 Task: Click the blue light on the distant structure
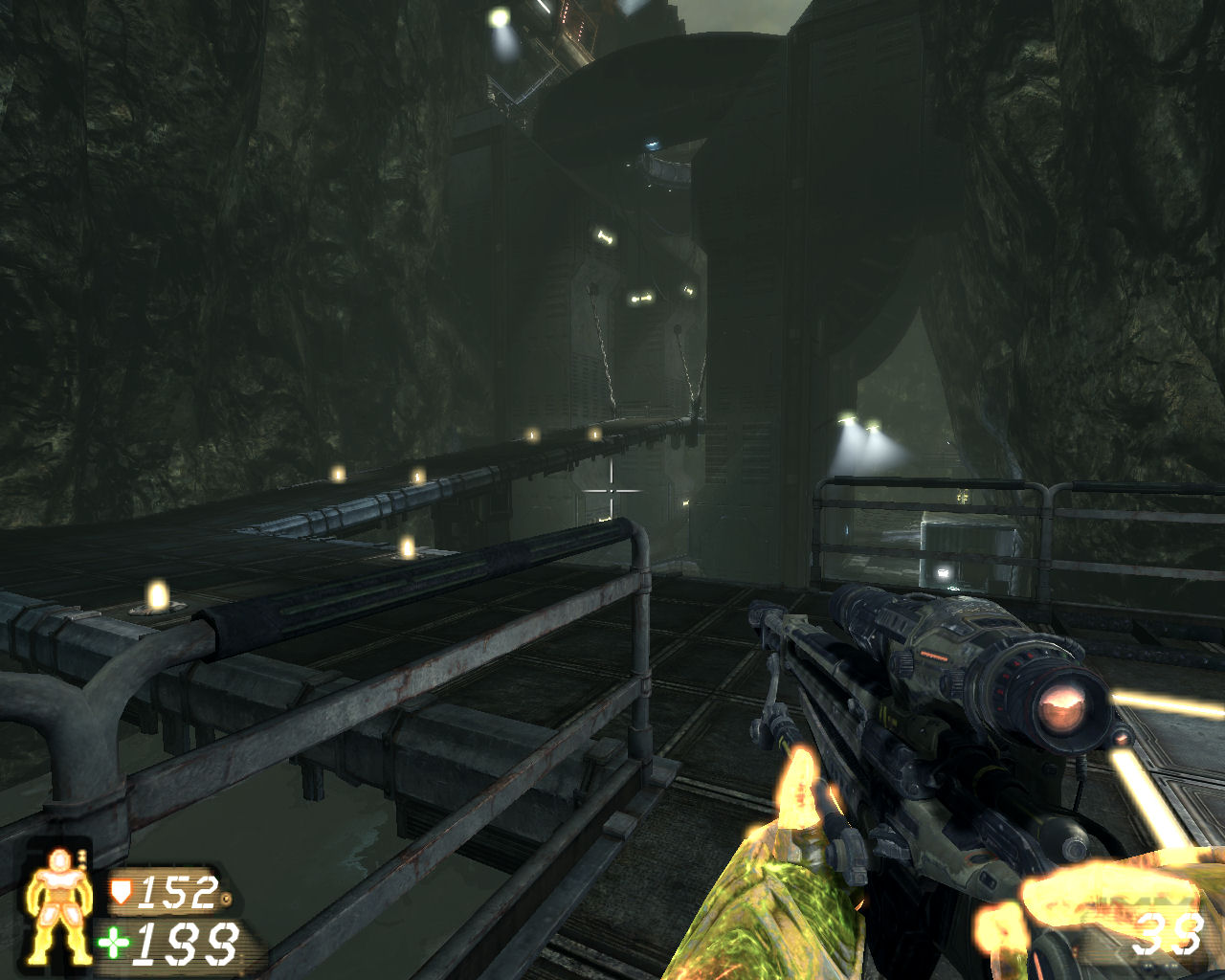[x=653, y=144]
